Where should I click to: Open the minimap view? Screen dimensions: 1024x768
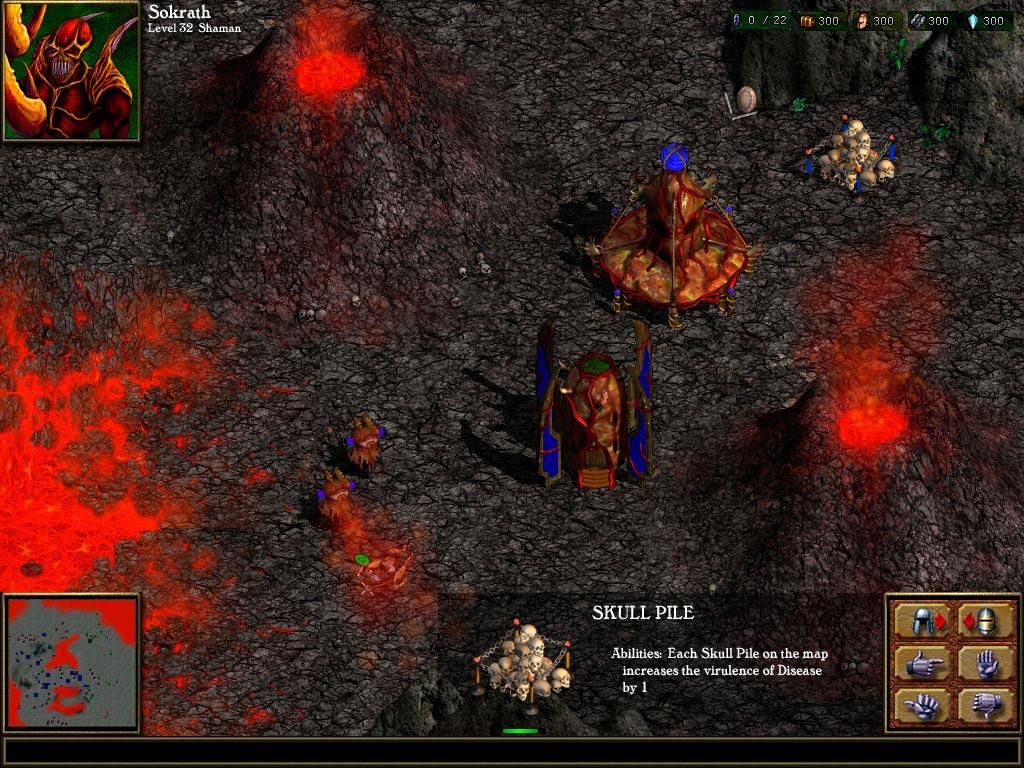pos(72,664)
